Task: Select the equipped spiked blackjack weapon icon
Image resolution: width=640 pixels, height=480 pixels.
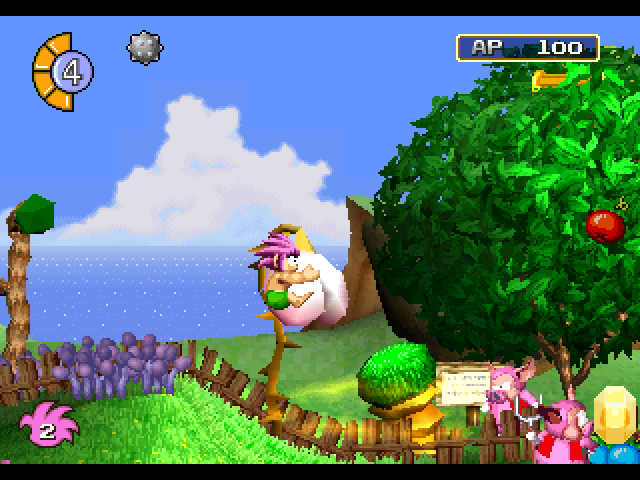Action: tap(145, 47)
